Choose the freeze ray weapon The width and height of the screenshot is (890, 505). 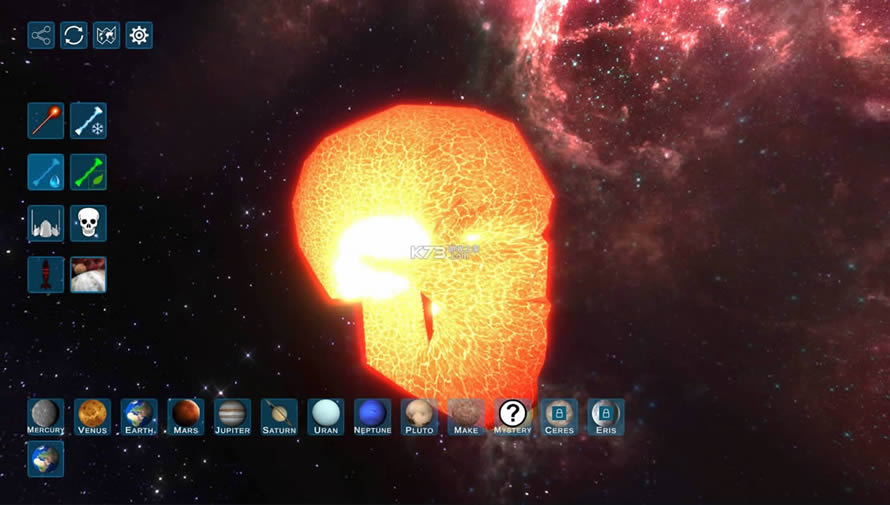click(89, 121)
